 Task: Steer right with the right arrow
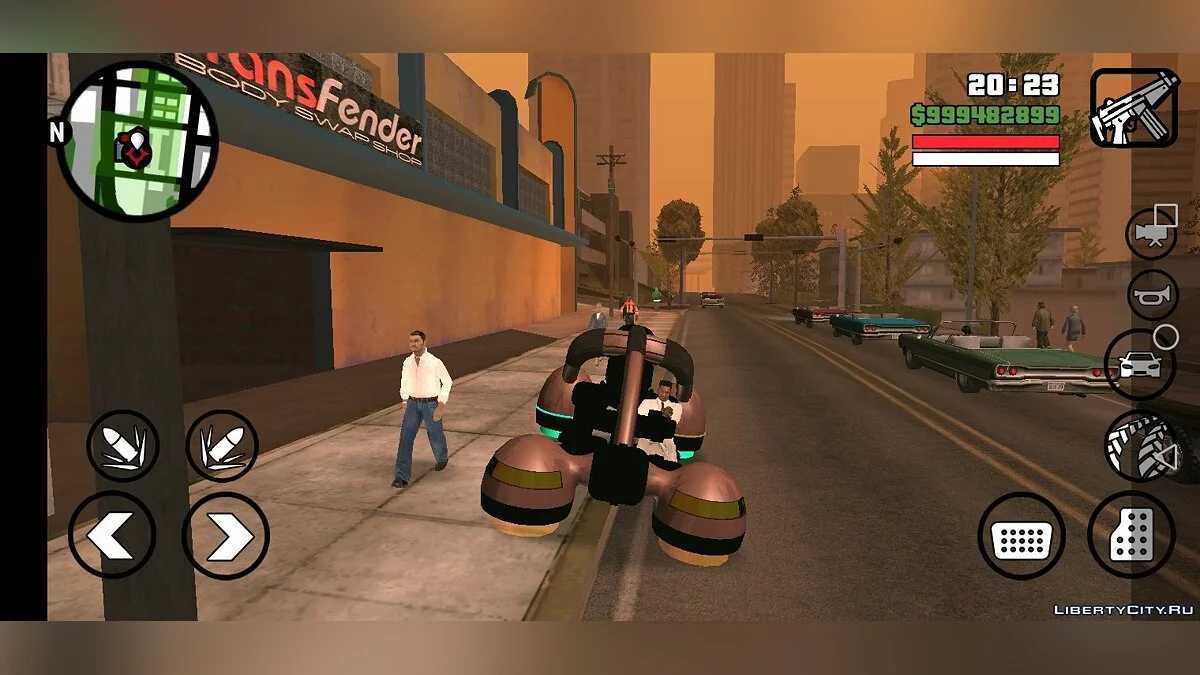point(225,536)
